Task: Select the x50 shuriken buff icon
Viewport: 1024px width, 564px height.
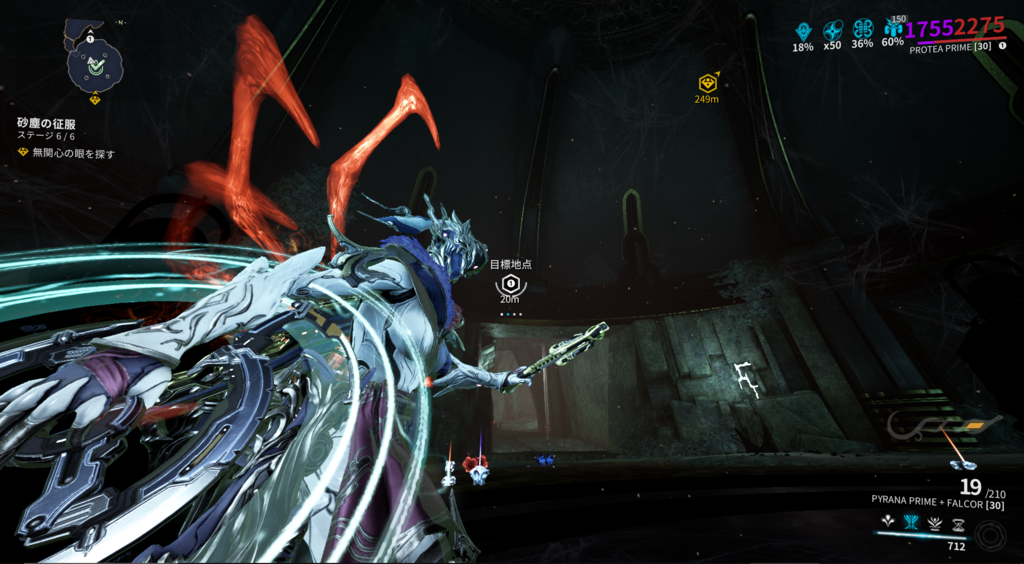Action: pos(832,31)
